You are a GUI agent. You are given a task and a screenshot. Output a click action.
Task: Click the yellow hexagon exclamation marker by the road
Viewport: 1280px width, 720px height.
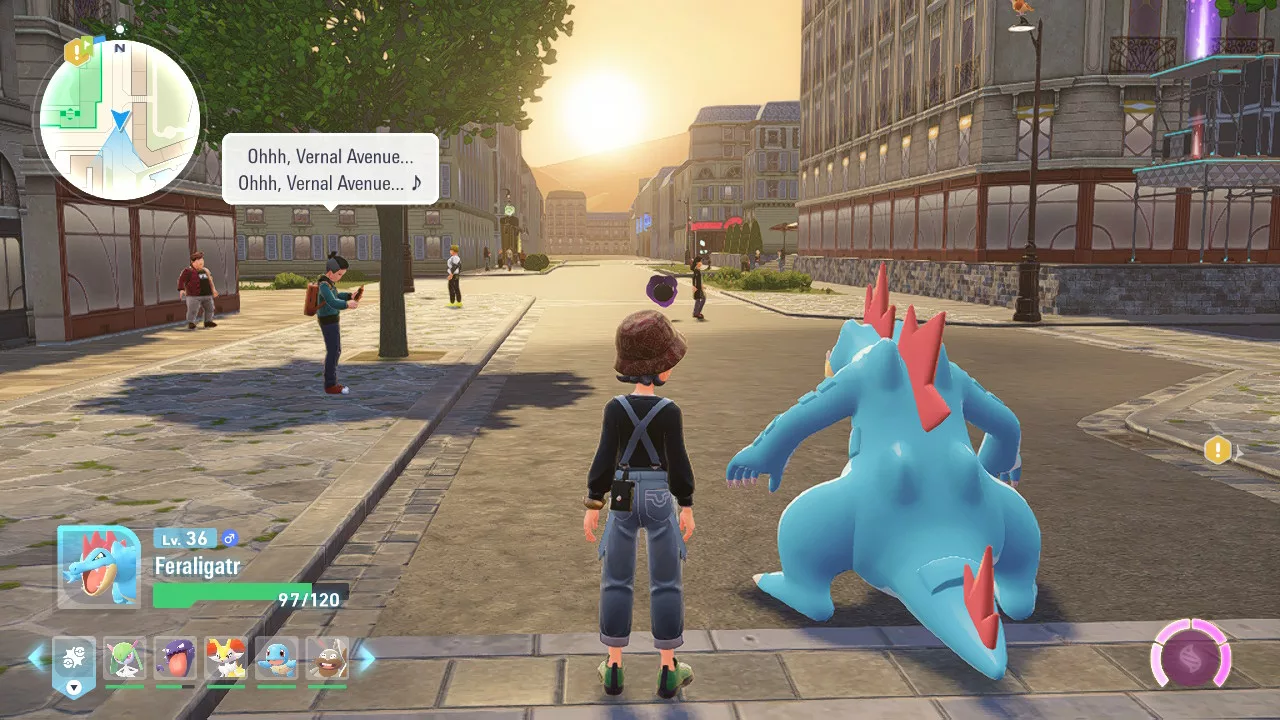click(x=1217, y=450)
